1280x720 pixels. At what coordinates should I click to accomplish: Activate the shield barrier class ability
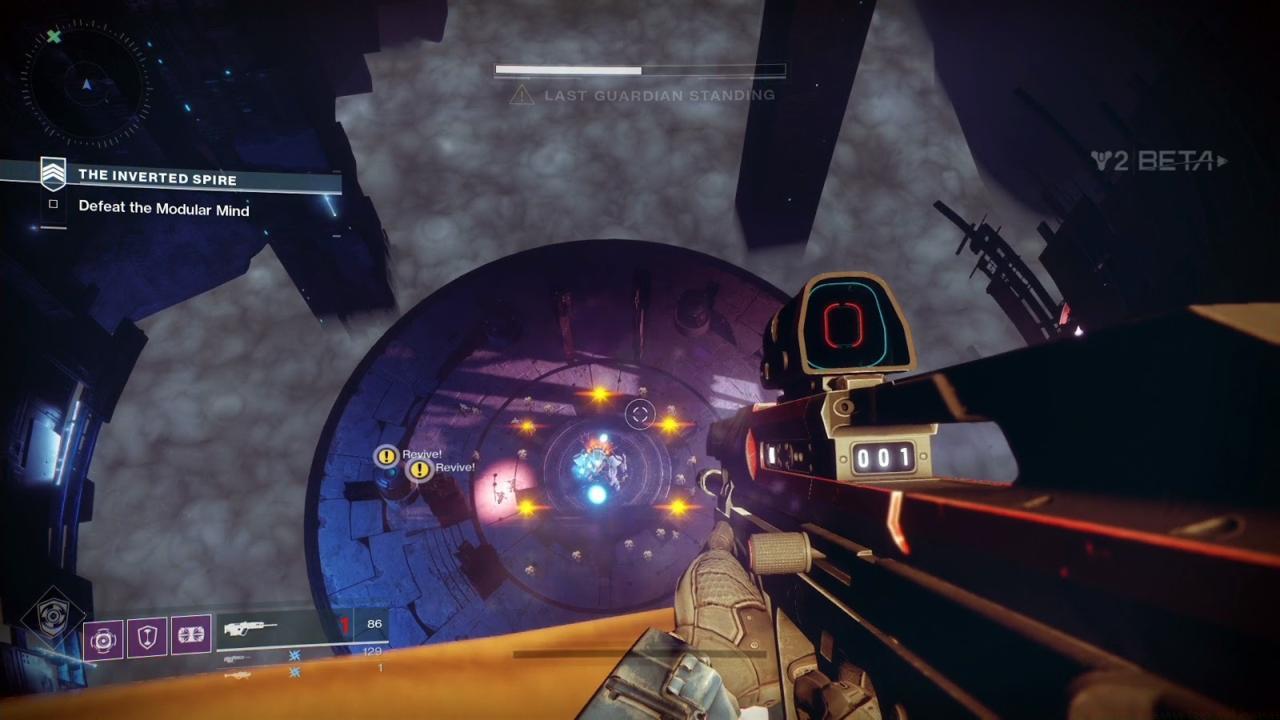coord(147,637)
